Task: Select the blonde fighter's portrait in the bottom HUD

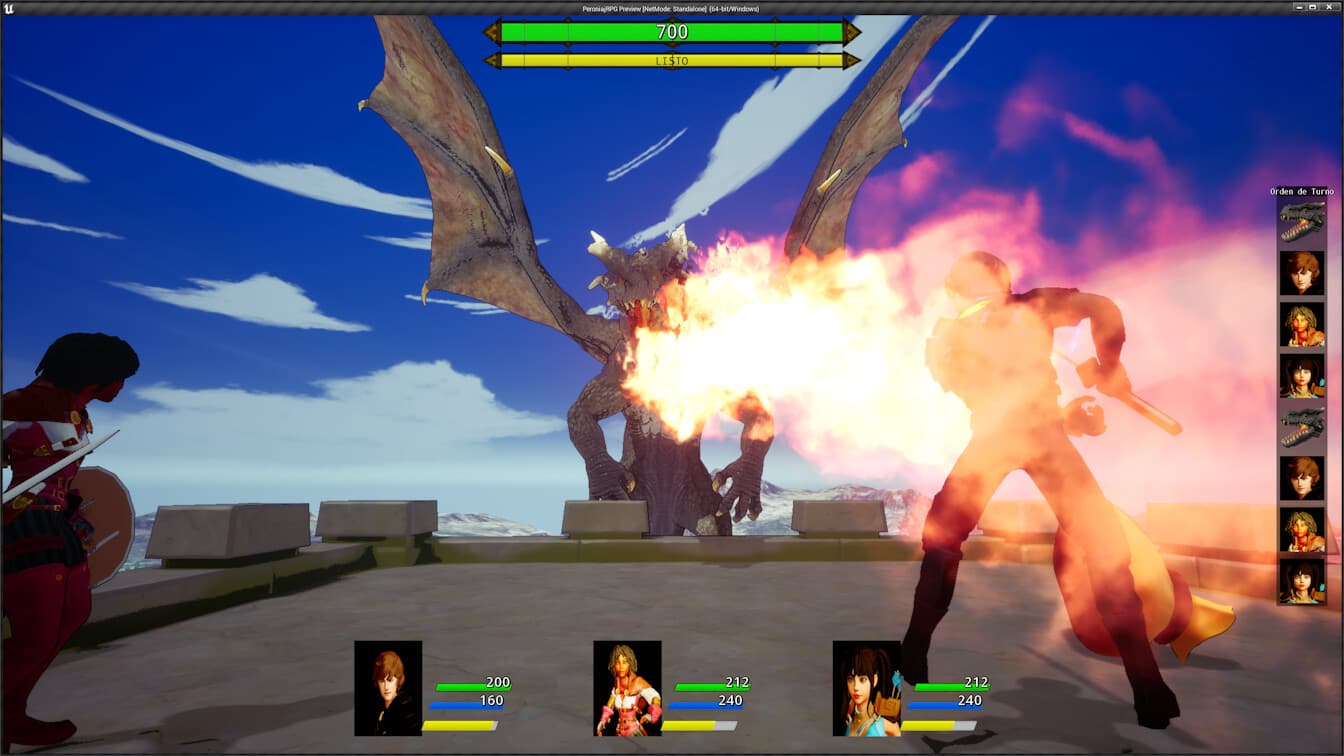Action: point(627,688)
